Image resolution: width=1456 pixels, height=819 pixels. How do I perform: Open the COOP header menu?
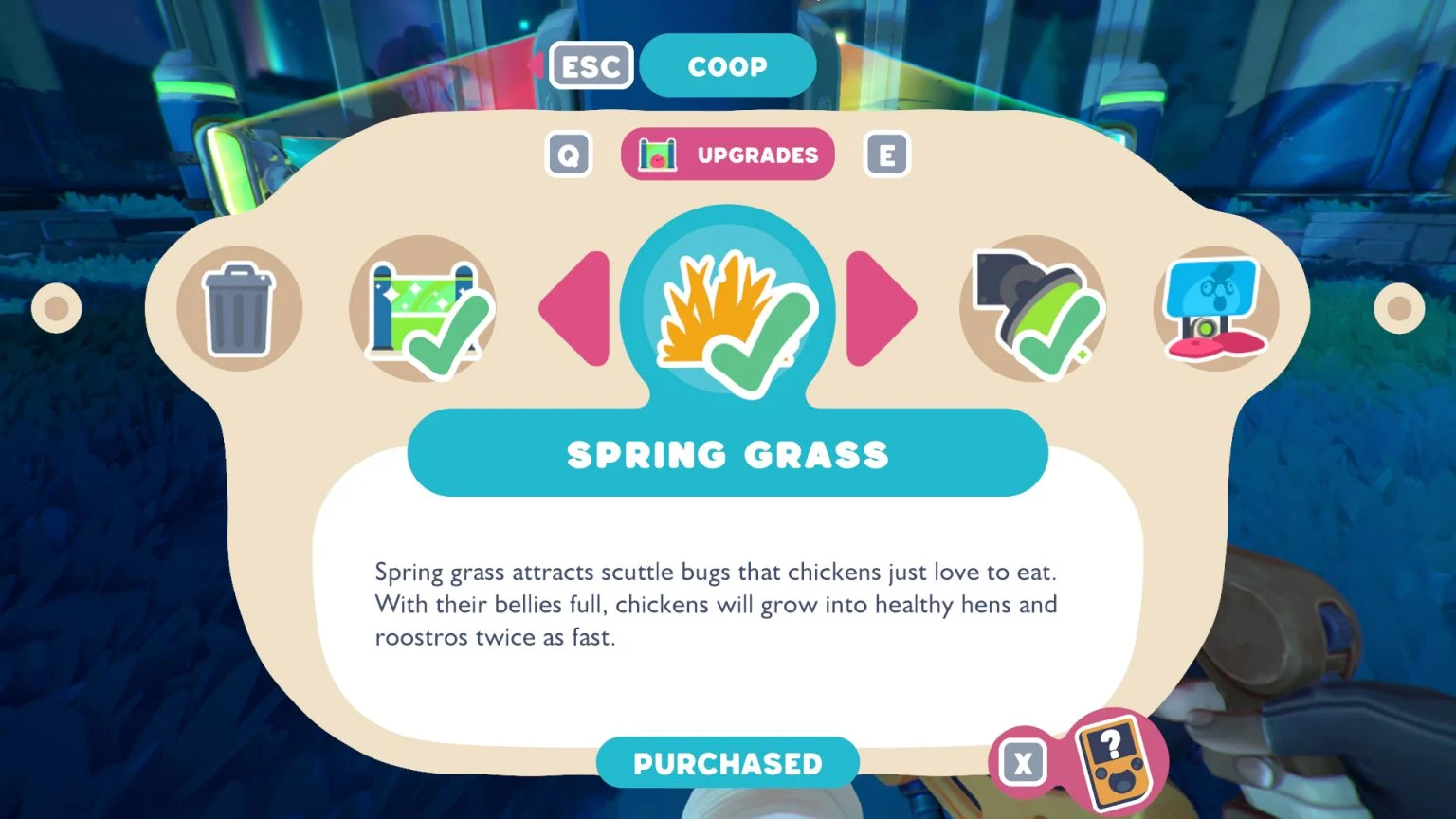click(x=728, y=65)
